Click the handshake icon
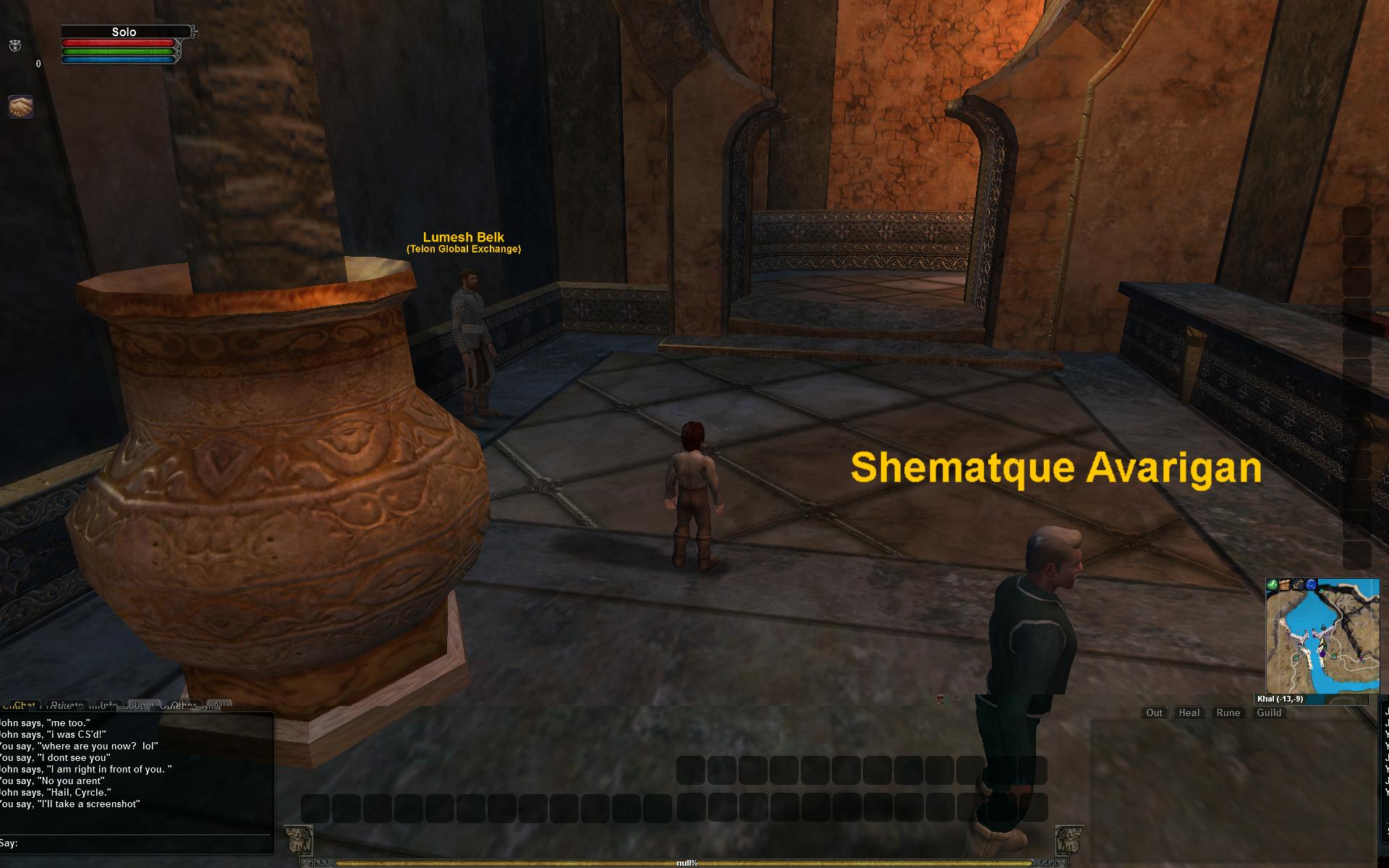 [21, 107]
